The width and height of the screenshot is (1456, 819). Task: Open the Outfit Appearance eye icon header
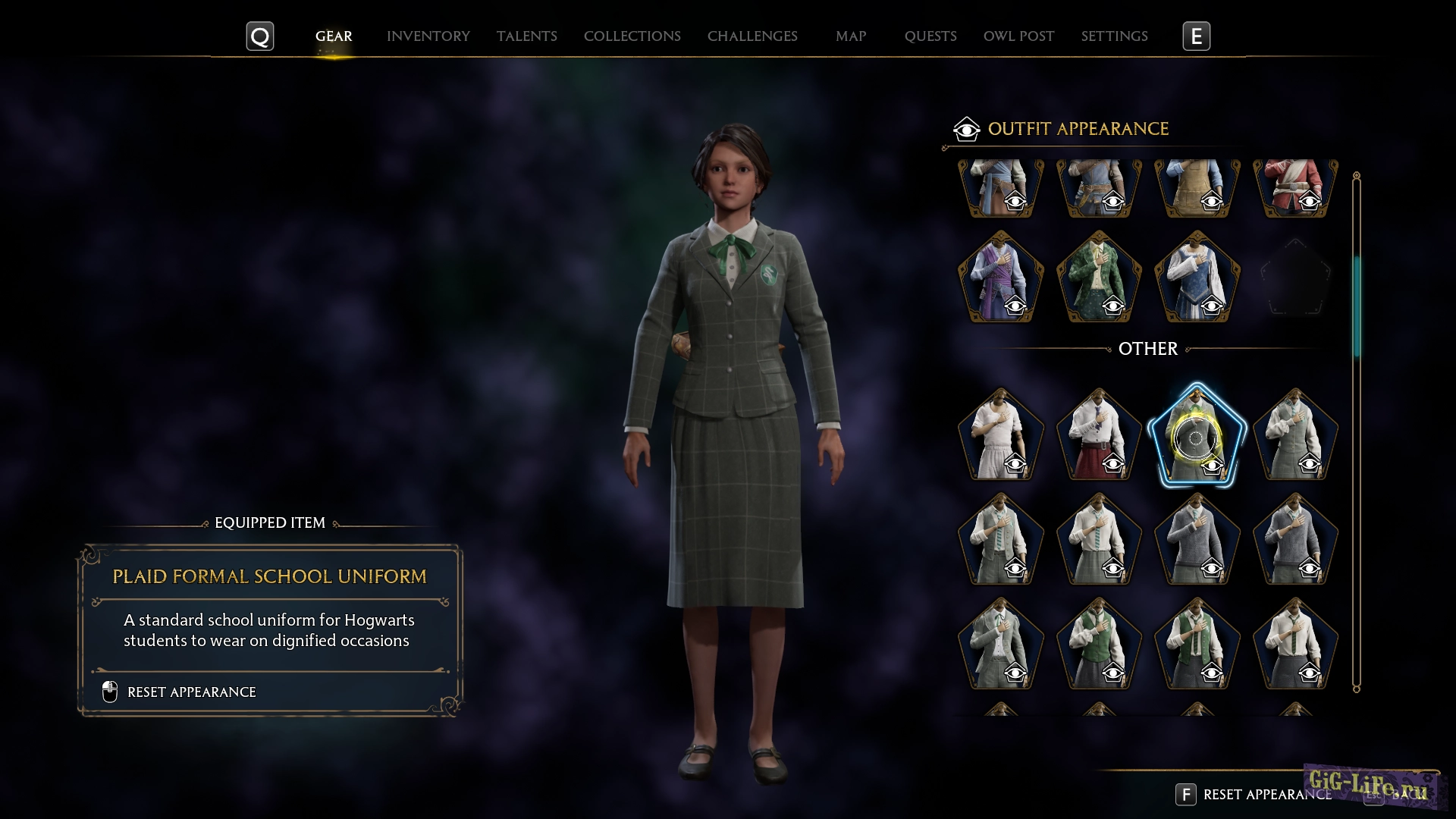[965, 128]
